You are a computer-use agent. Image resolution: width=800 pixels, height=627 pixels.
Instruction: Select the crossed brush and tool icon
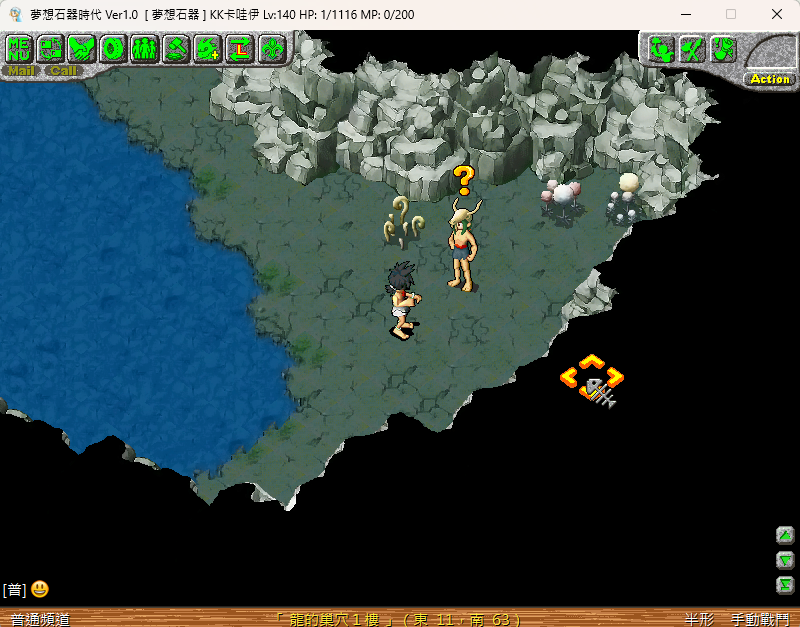[692, 49]
